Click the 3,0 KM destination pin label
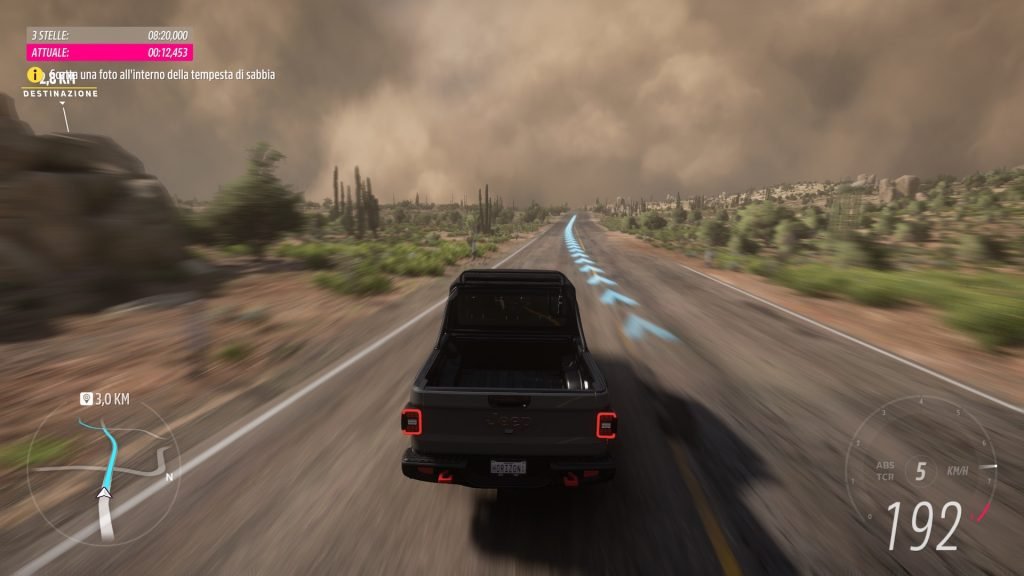The height and width of the screenshot is (576, 1024). 105,399
